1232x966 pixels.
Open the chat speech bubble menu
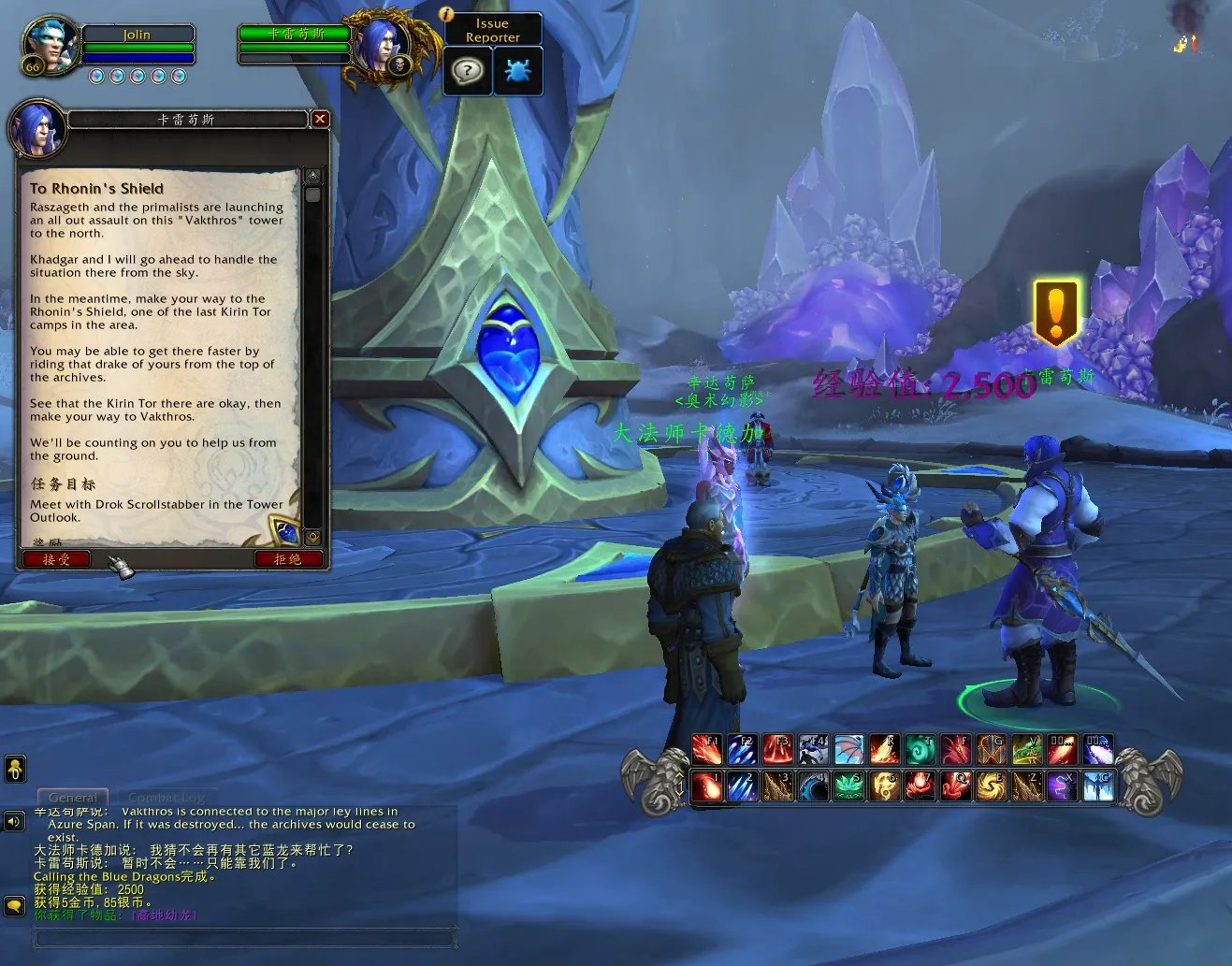click(14, 905)
